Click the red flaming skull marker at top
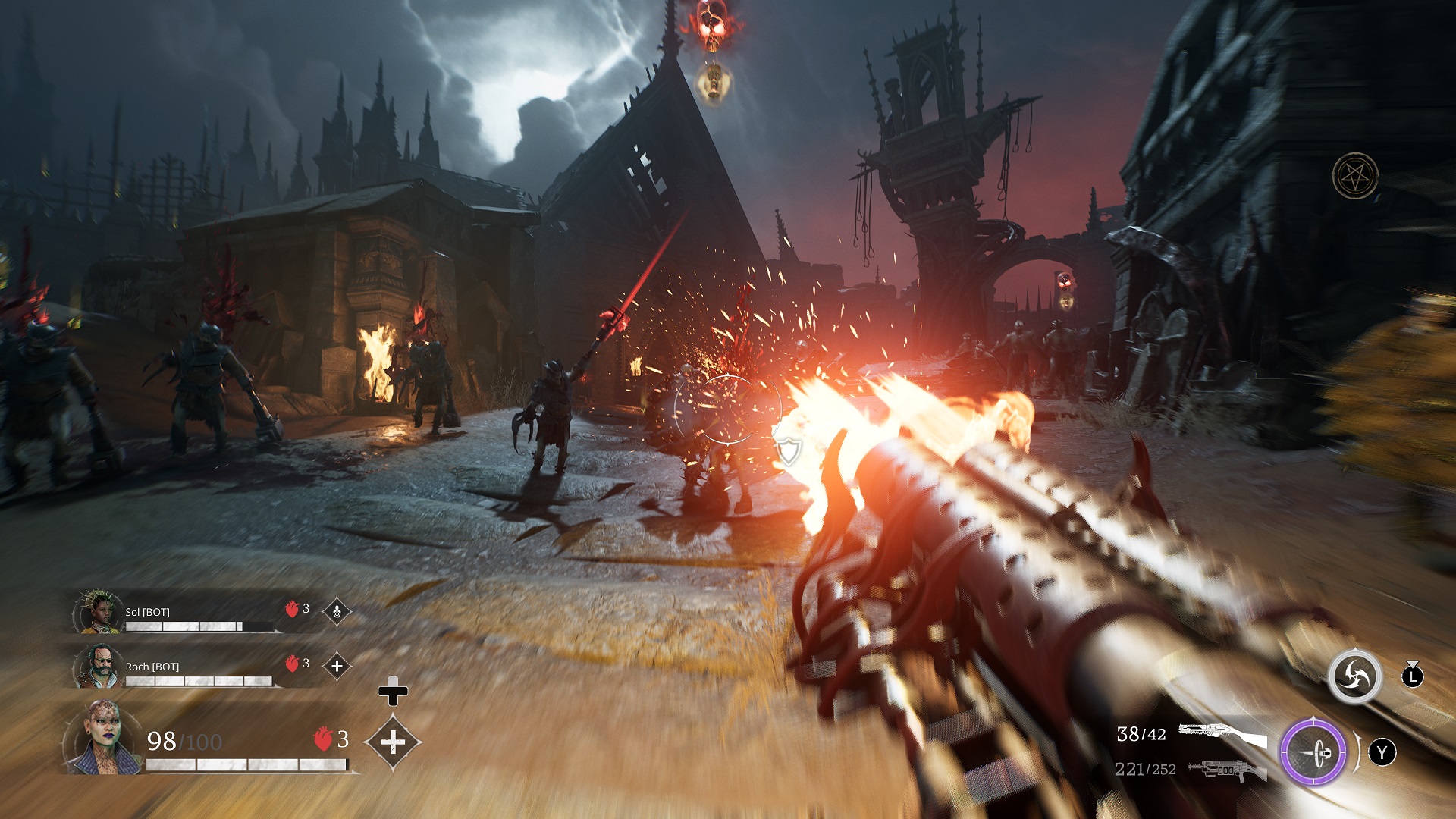The height and width of the screenshot is (819, 1456). click(712, 24)
